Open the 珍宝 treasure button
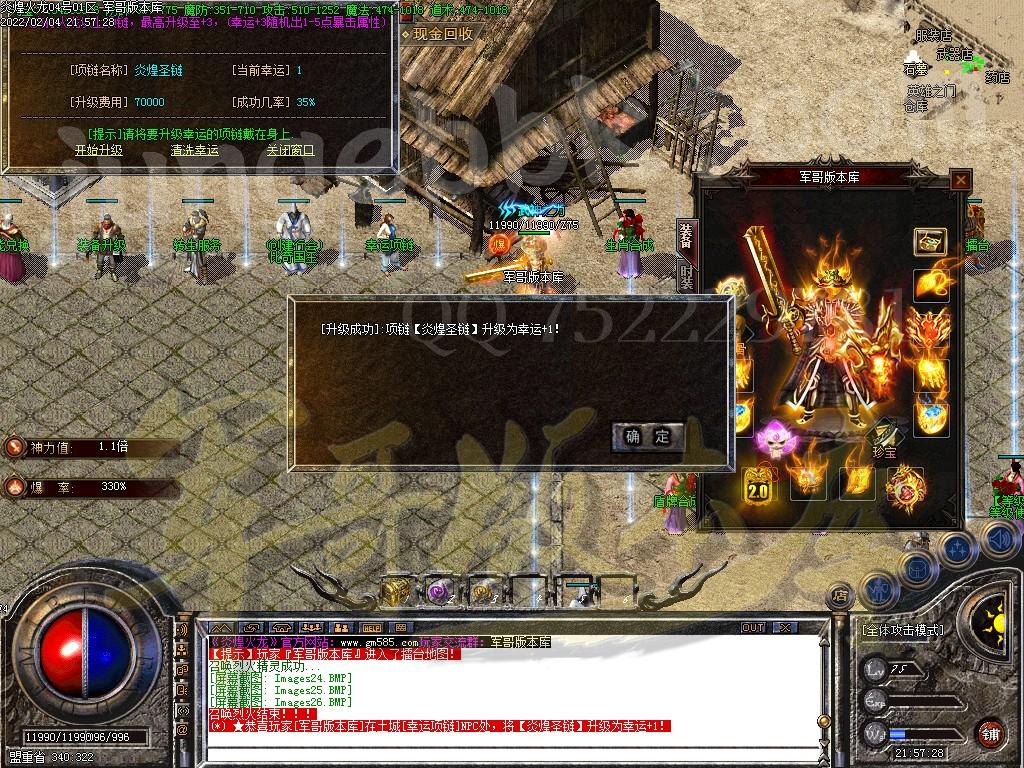 885,443
